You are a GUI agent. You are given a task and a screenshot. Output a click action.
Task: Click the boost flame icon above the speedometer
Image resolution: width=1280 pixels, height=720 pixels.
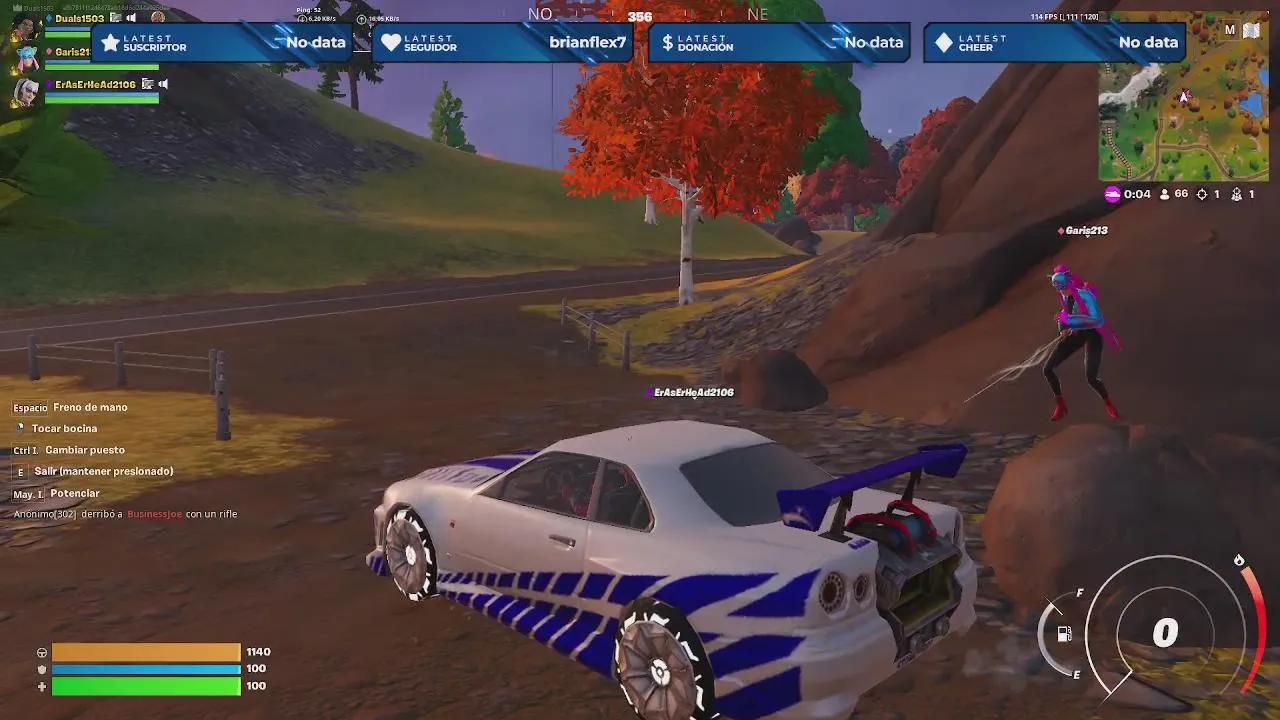[1238, 560]
